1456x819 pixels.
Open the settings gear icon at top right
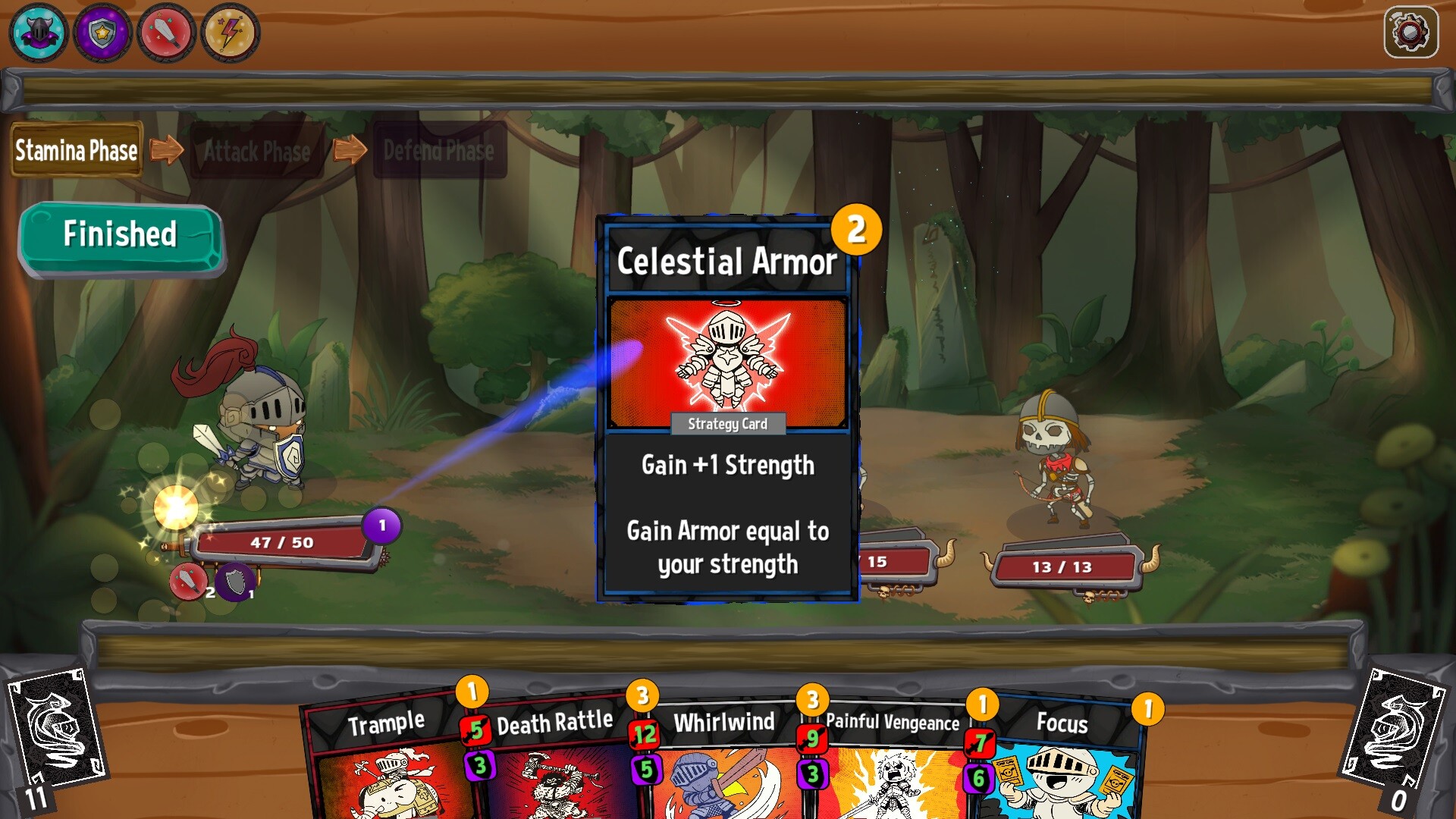1412,32
